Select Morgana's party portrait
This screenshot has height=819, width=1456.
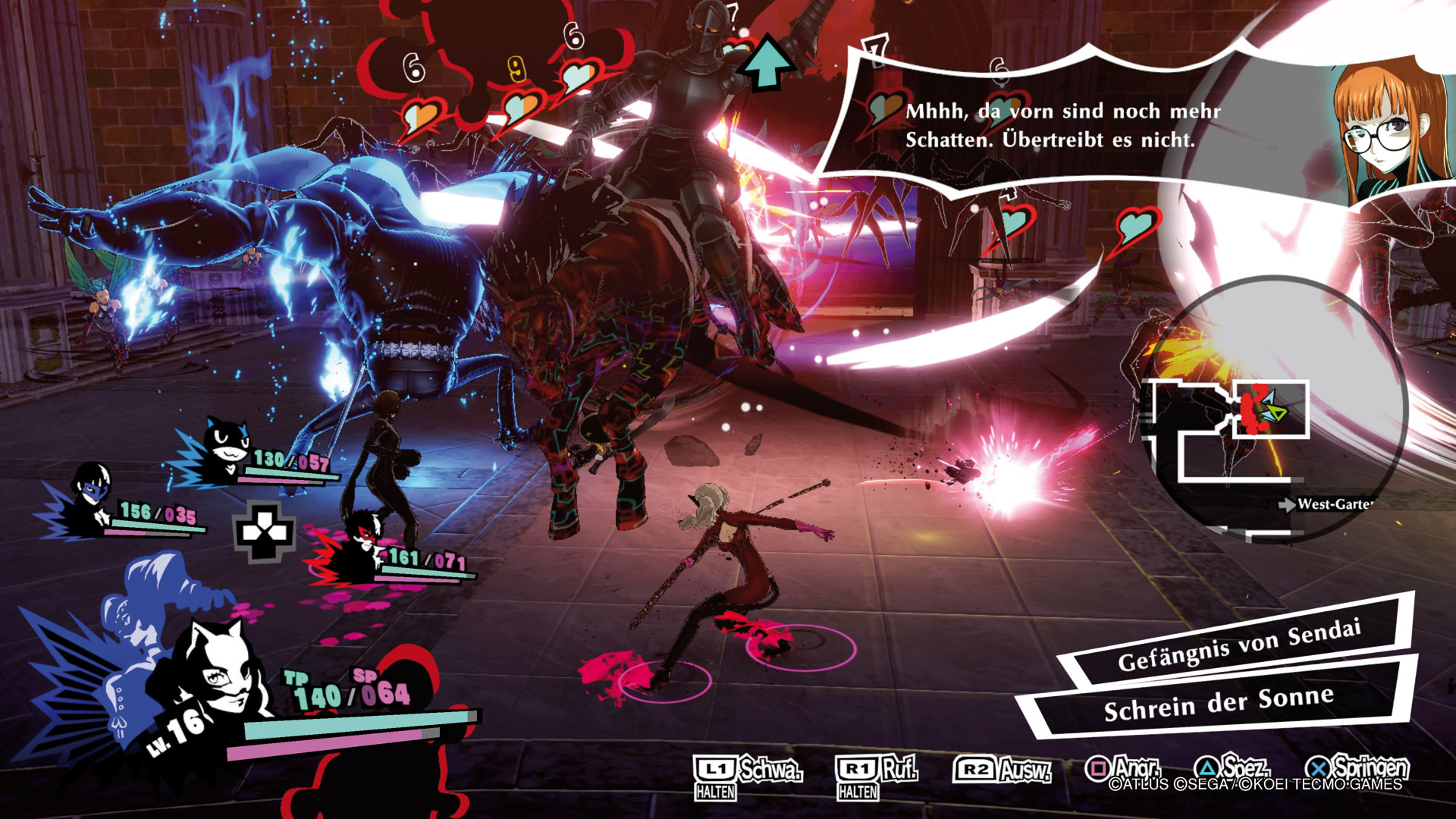226,447
